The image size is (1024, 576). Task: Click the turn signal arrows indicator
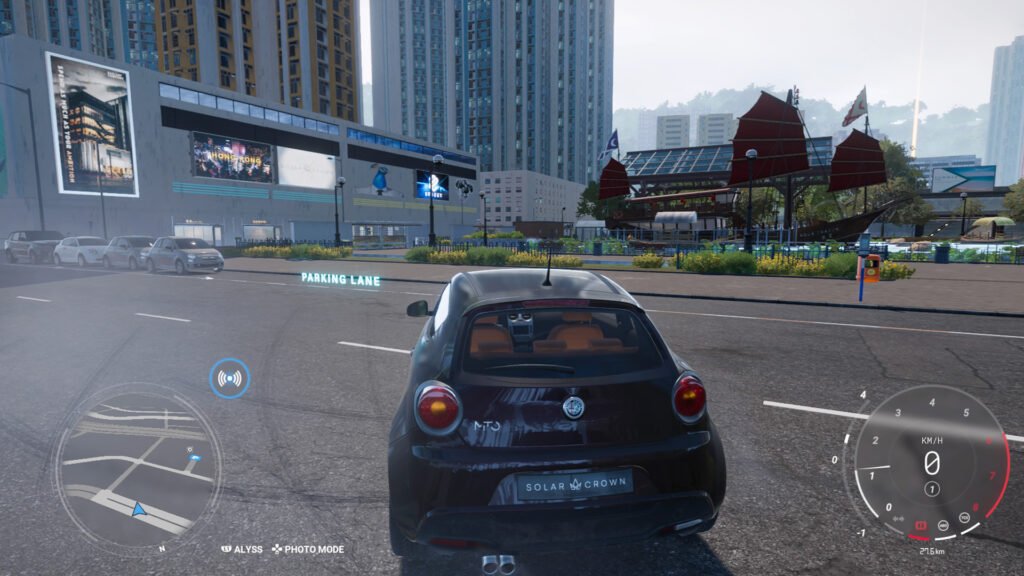tap(899, 518)
